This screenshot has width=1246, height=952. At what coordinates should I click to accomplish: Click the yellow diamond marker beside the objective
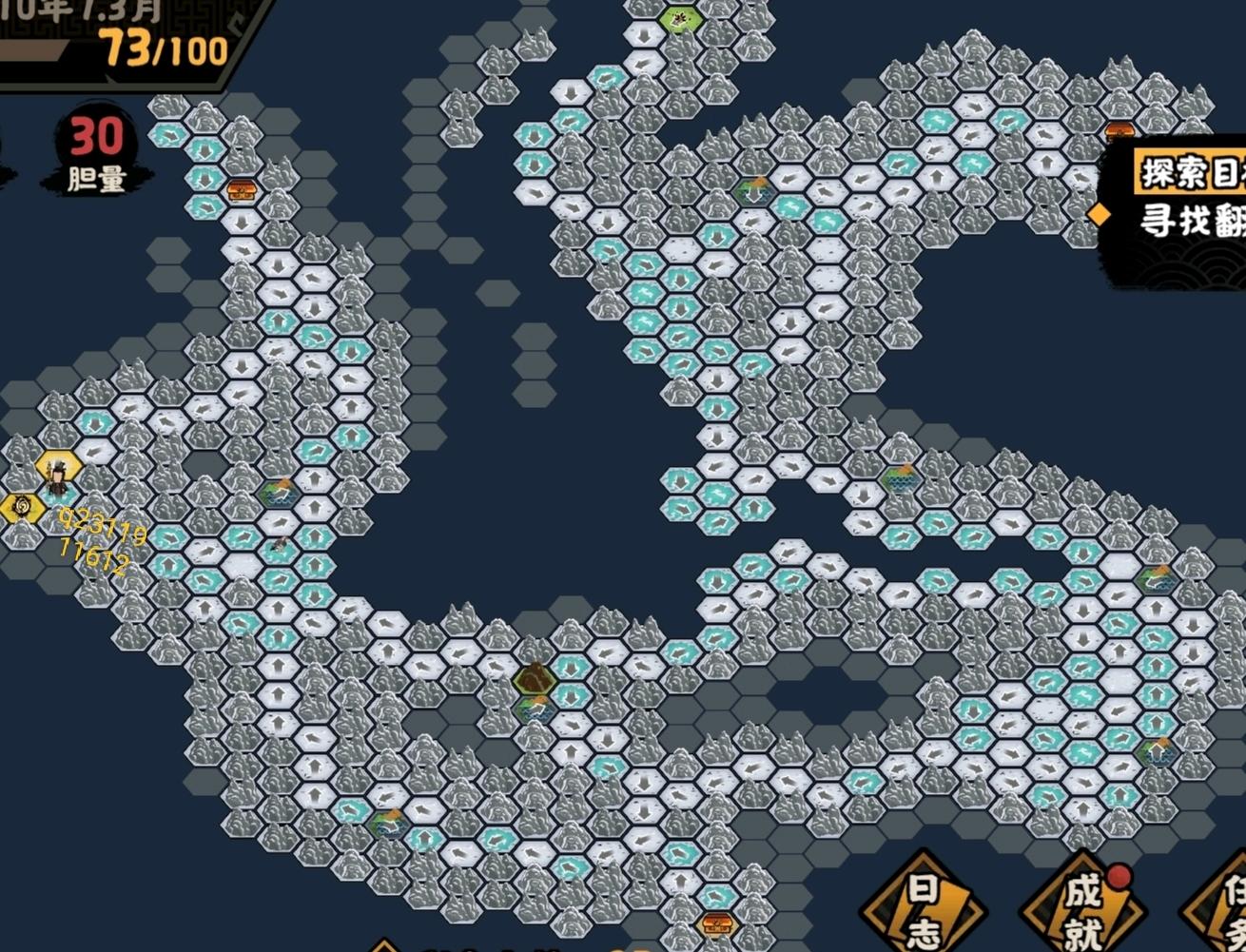tap(1099, 213)
